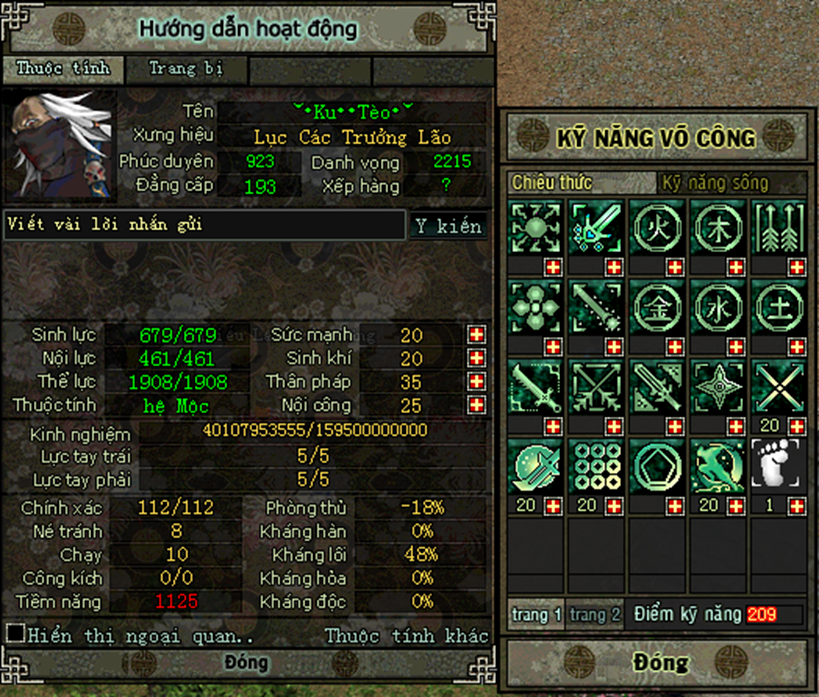Close the character attributes panel with Đóng
This screenshot has height=697, width=819.
click(245, 662)
